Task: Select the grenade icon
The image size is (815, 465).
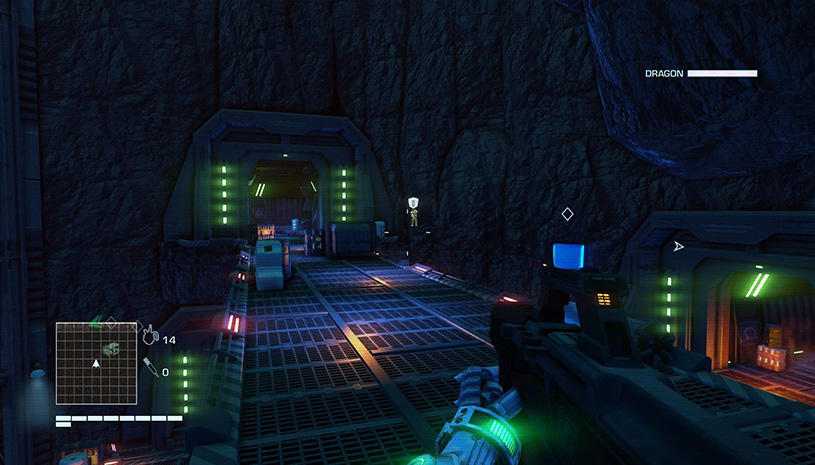Action: 150,337
